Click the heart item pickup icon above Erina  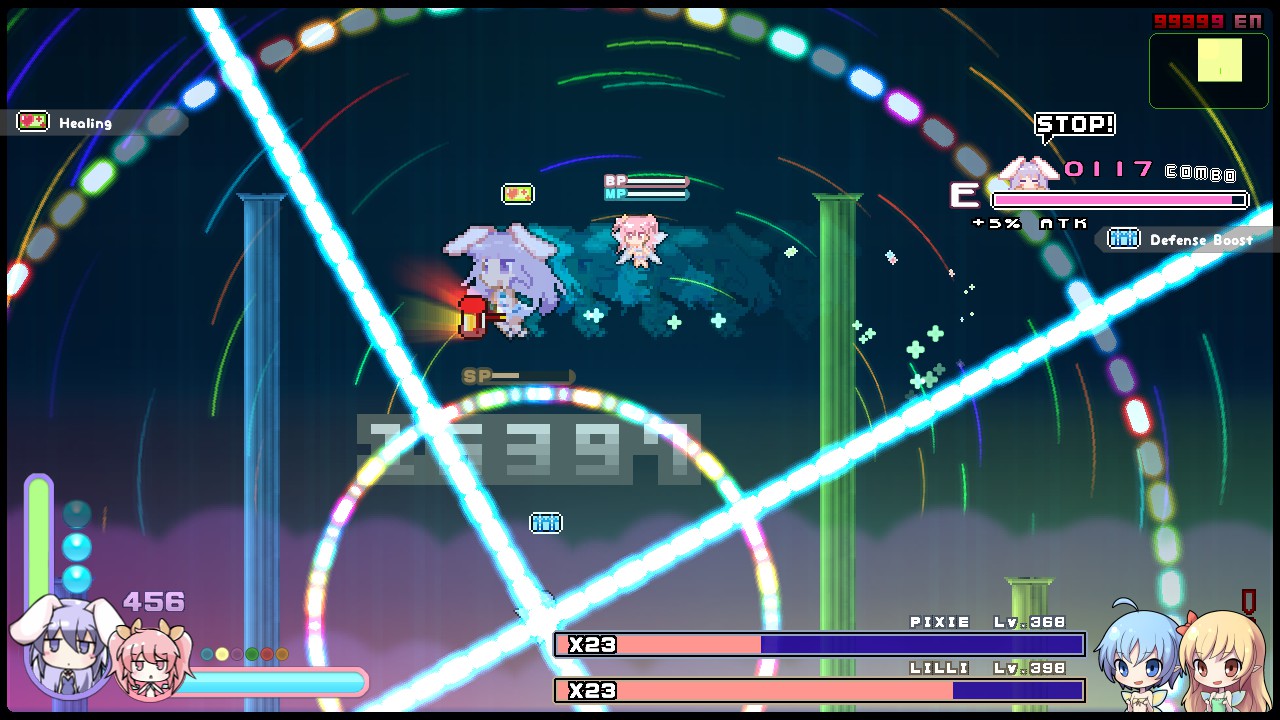pyautogui.click(x=518, y=193)
